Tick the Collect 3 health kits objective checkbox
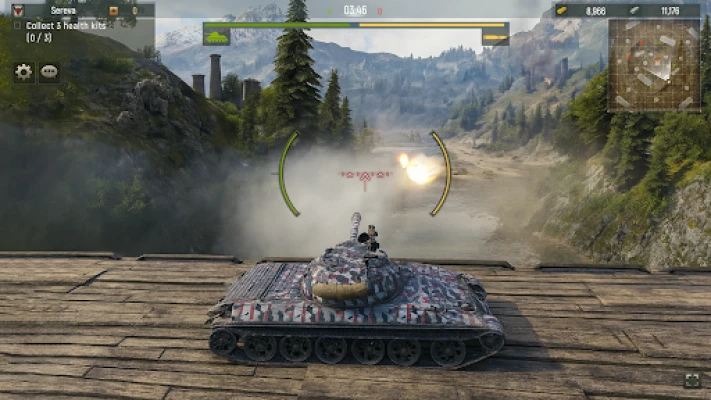The height and width of the screenshot is (400, 711). pos(18,26)
